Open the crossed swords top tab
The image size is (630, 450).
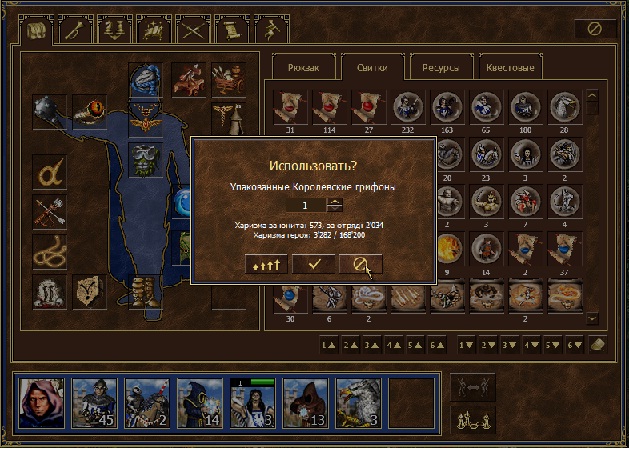pyautogui.click(x=190, y=30)
